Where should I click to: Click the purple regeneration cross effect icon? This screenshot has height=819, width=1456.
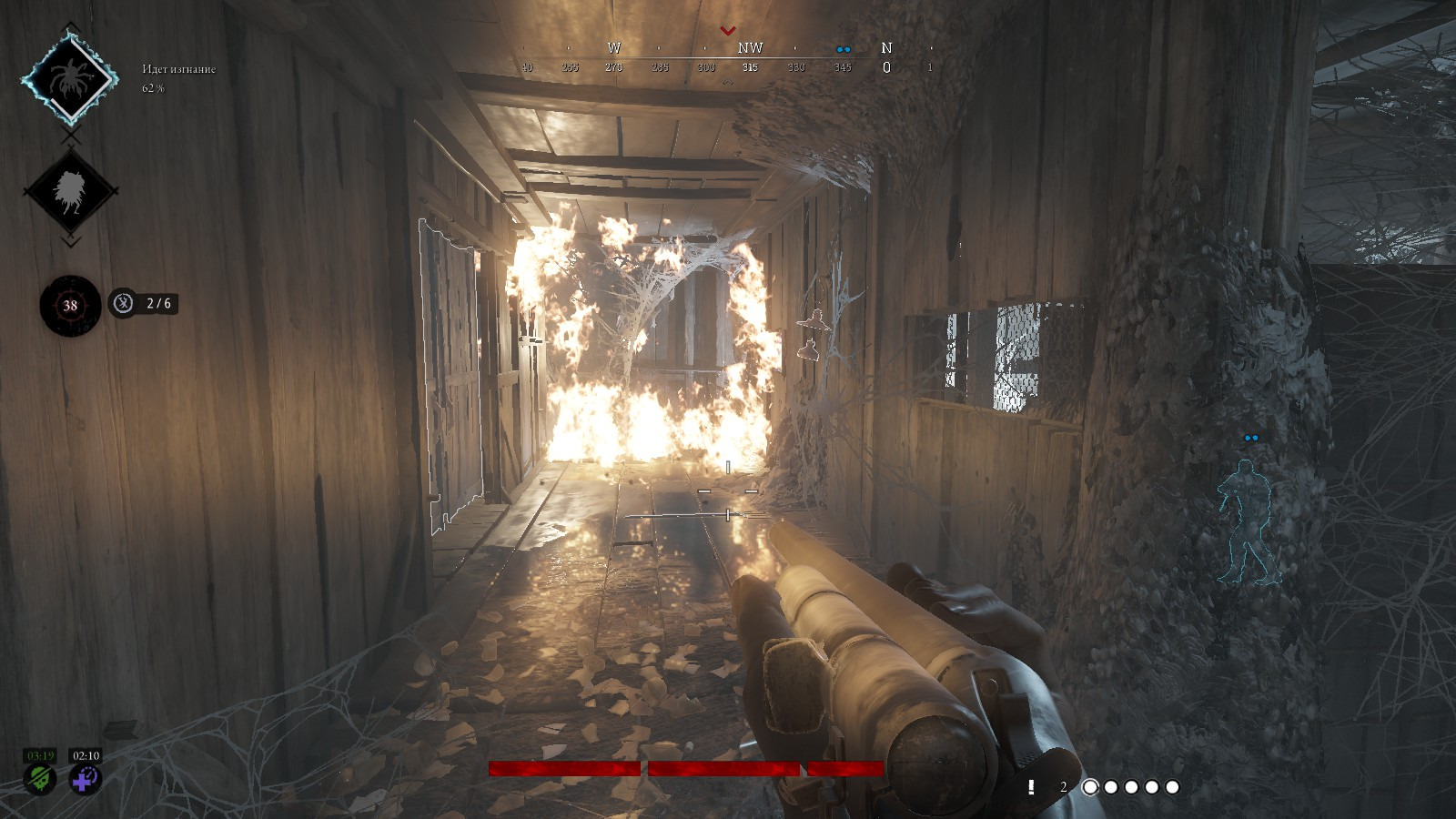86,779
